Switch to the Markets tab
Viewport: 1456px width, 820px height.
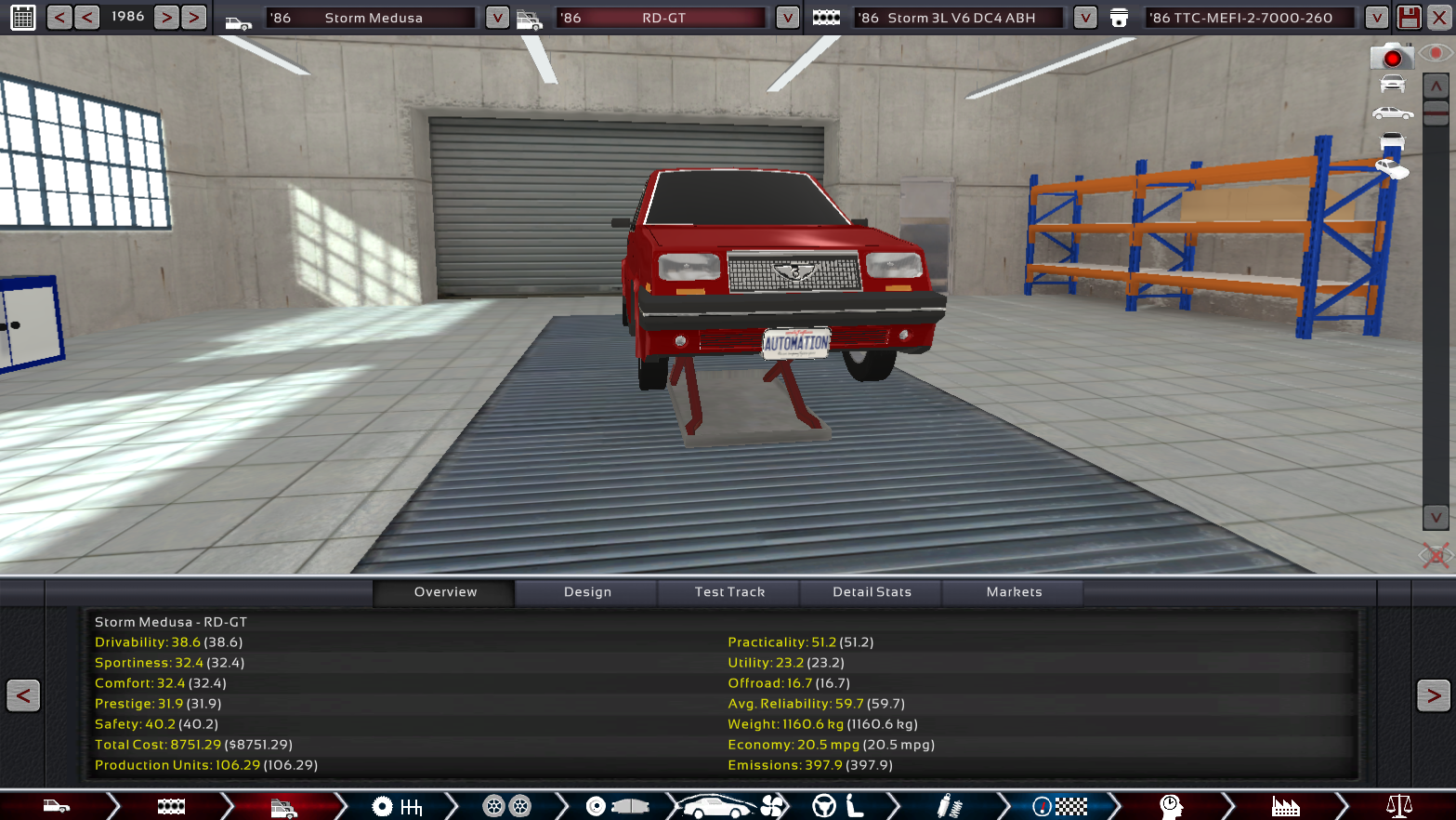pos(1014,592)
